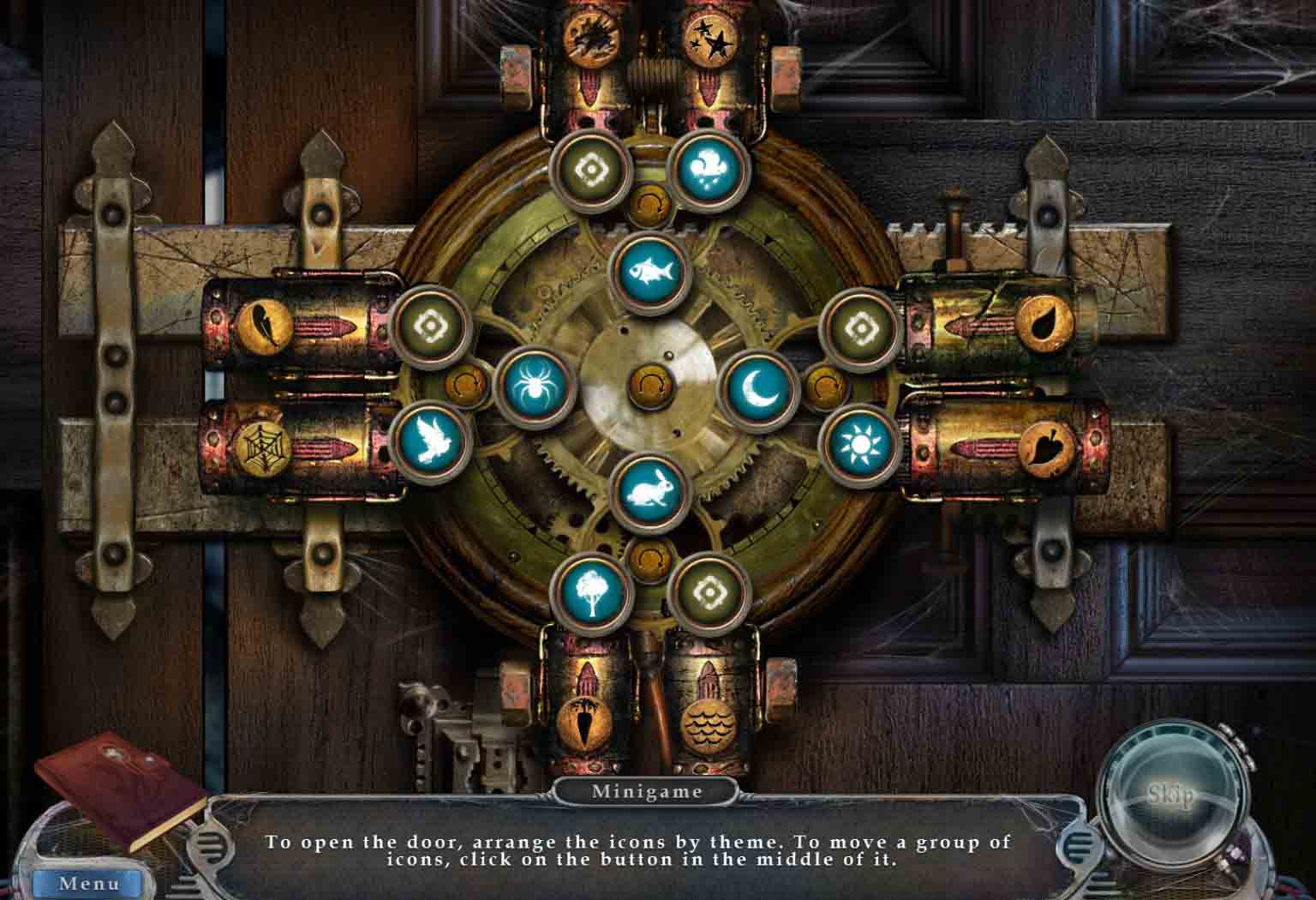The image size is (1316, 900).
Task: Open the Menu button
Action: (x=87, y=883)
